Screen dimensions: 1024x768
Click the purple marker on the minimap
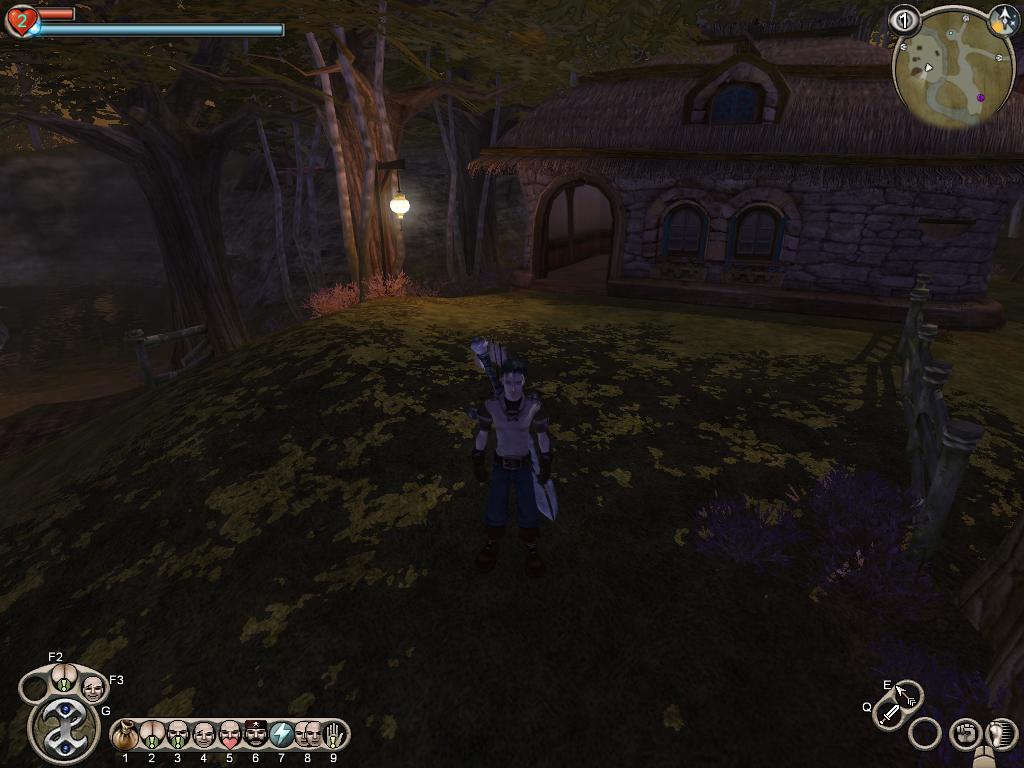click(x=980, y=97)
